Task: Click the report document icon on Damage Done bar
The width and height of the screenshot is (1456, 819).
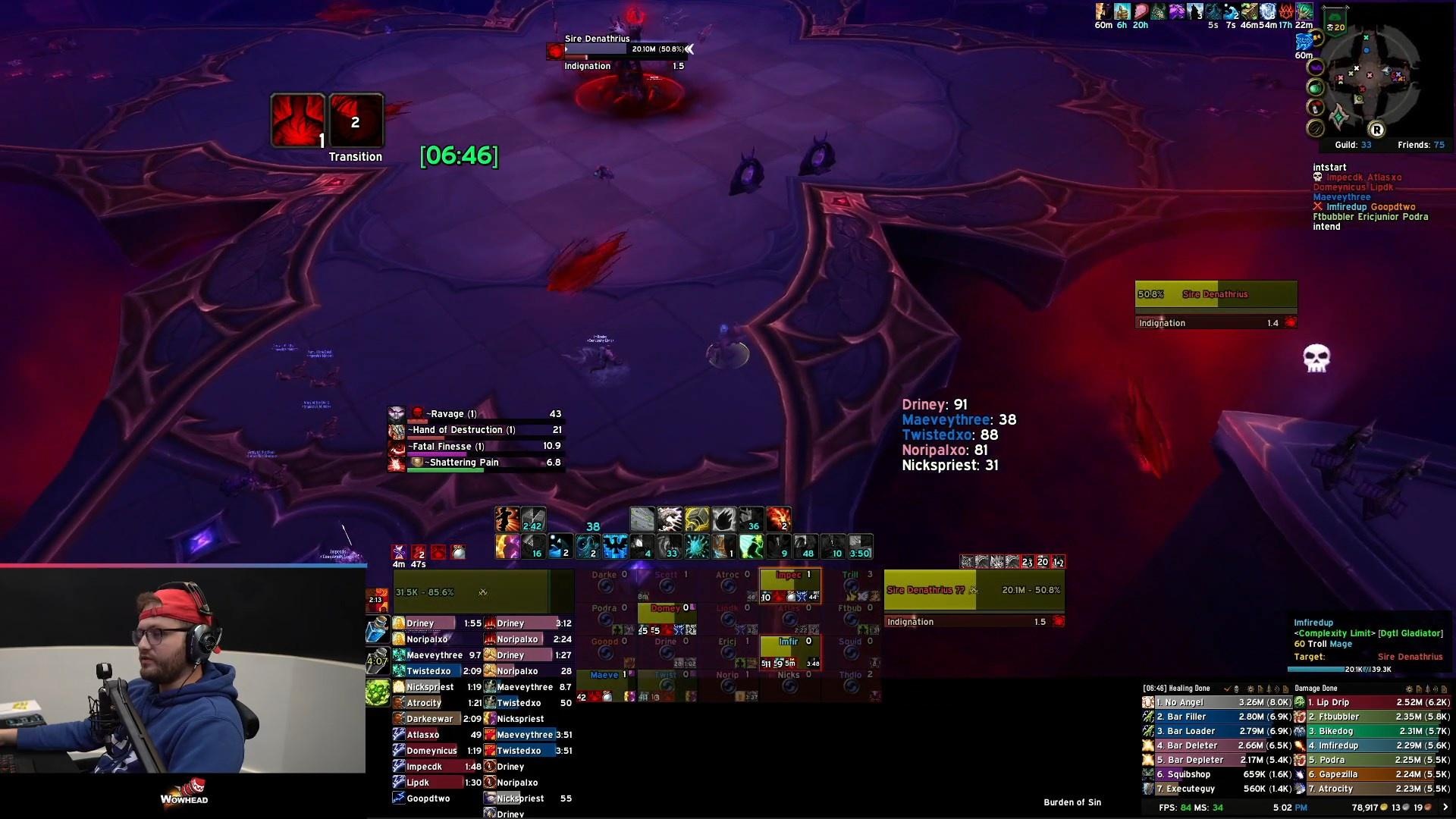Action: 1420,689
